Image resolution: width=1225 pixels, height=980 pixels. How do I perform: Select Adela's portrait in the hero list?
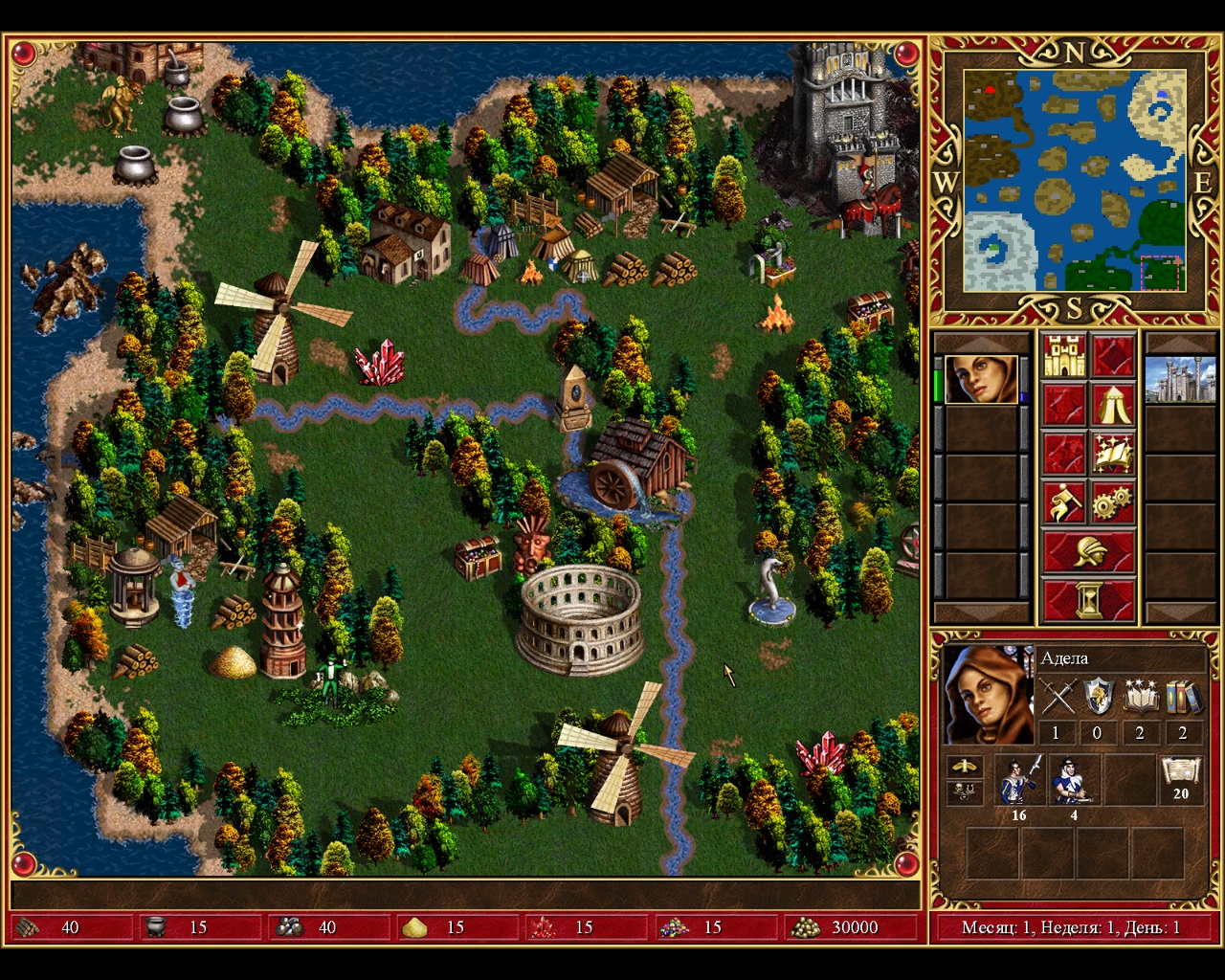[981, 380]
